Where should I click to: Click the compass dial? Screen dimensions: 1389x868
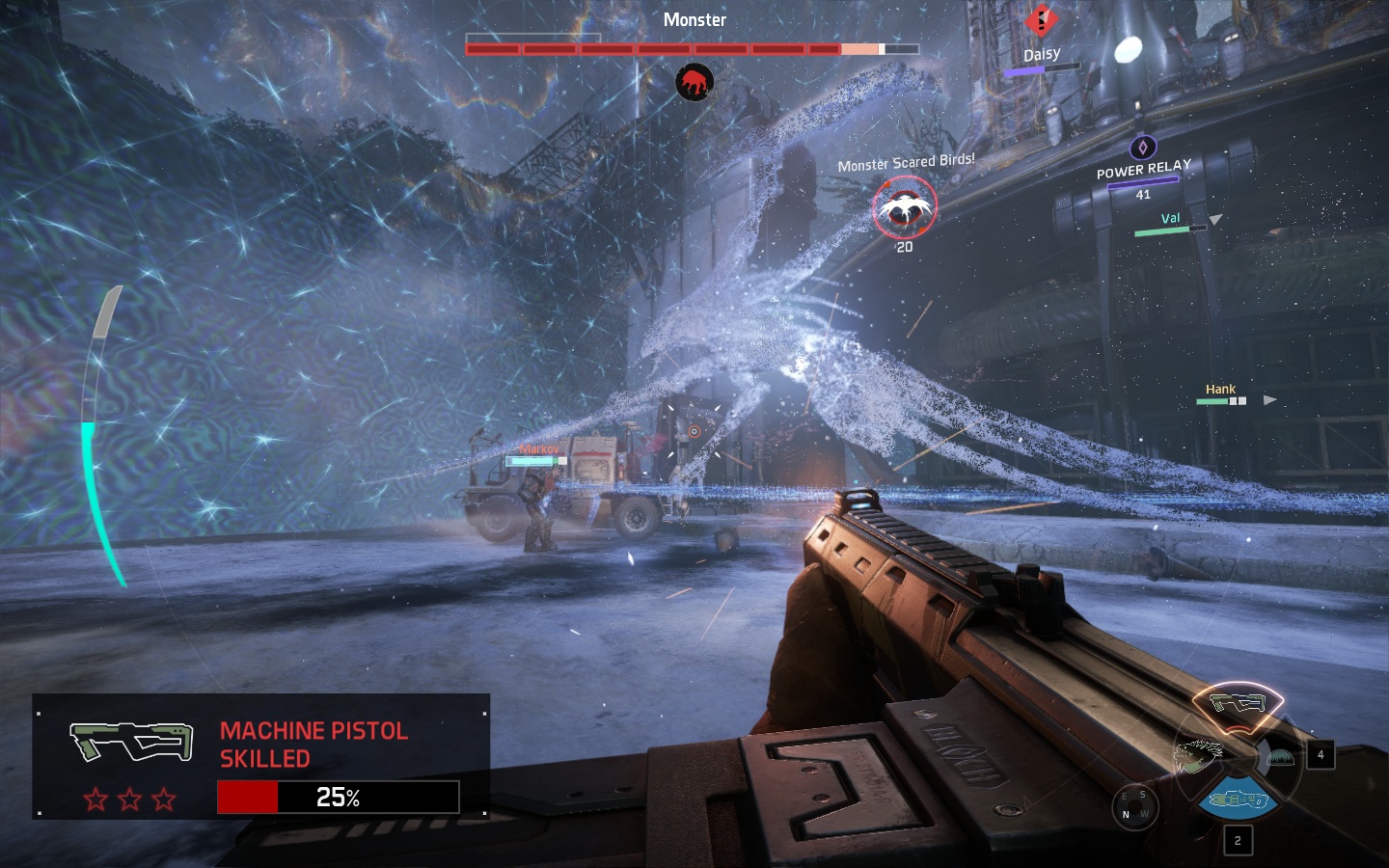(x=1133, y=806)
